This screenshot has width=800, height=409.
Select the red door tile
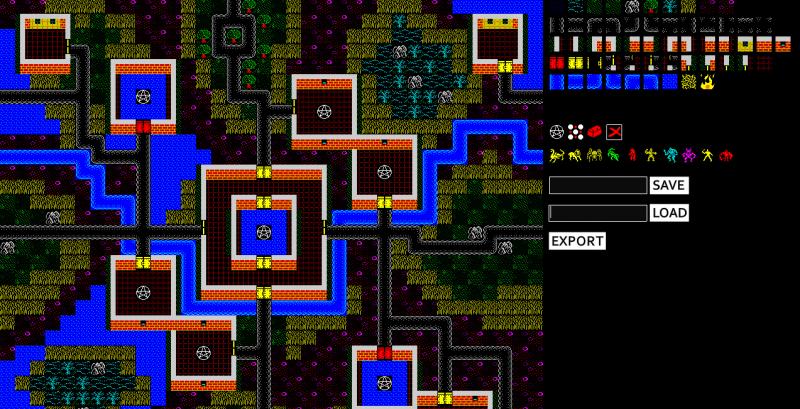tap(557, 63)
